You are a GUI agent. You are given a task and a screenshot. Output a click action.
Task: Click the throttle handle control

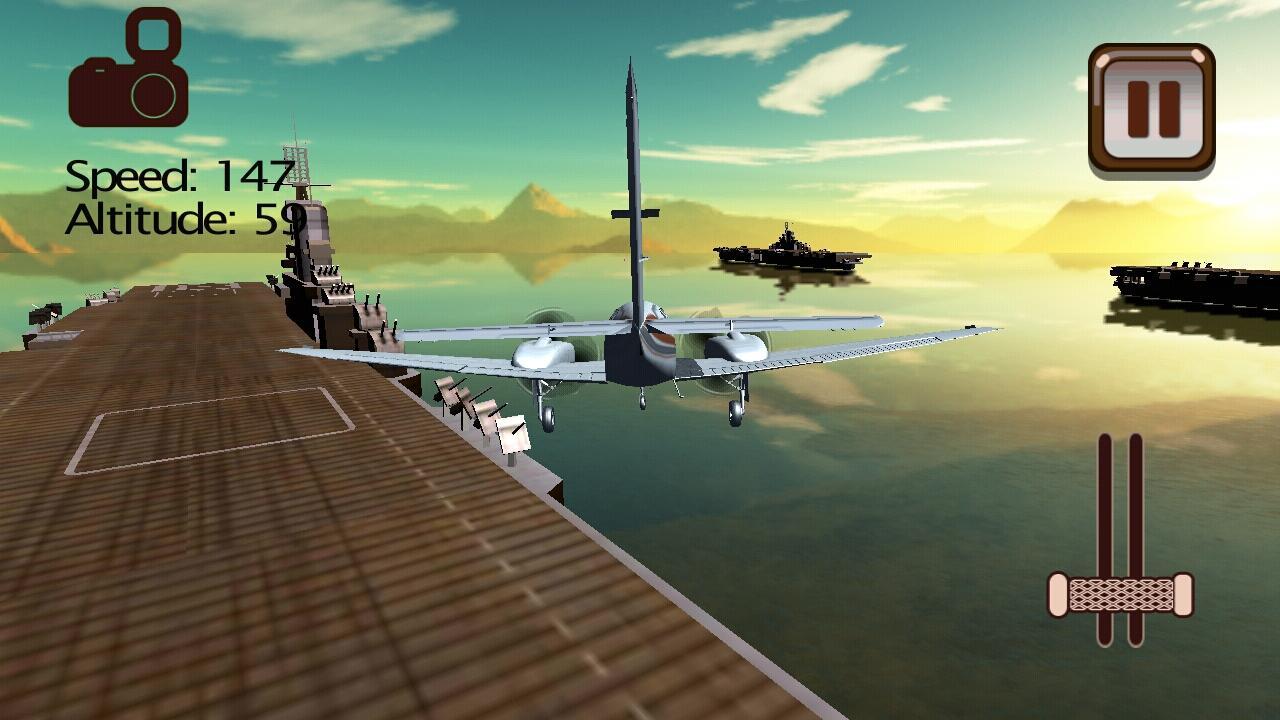point(1120,592)
